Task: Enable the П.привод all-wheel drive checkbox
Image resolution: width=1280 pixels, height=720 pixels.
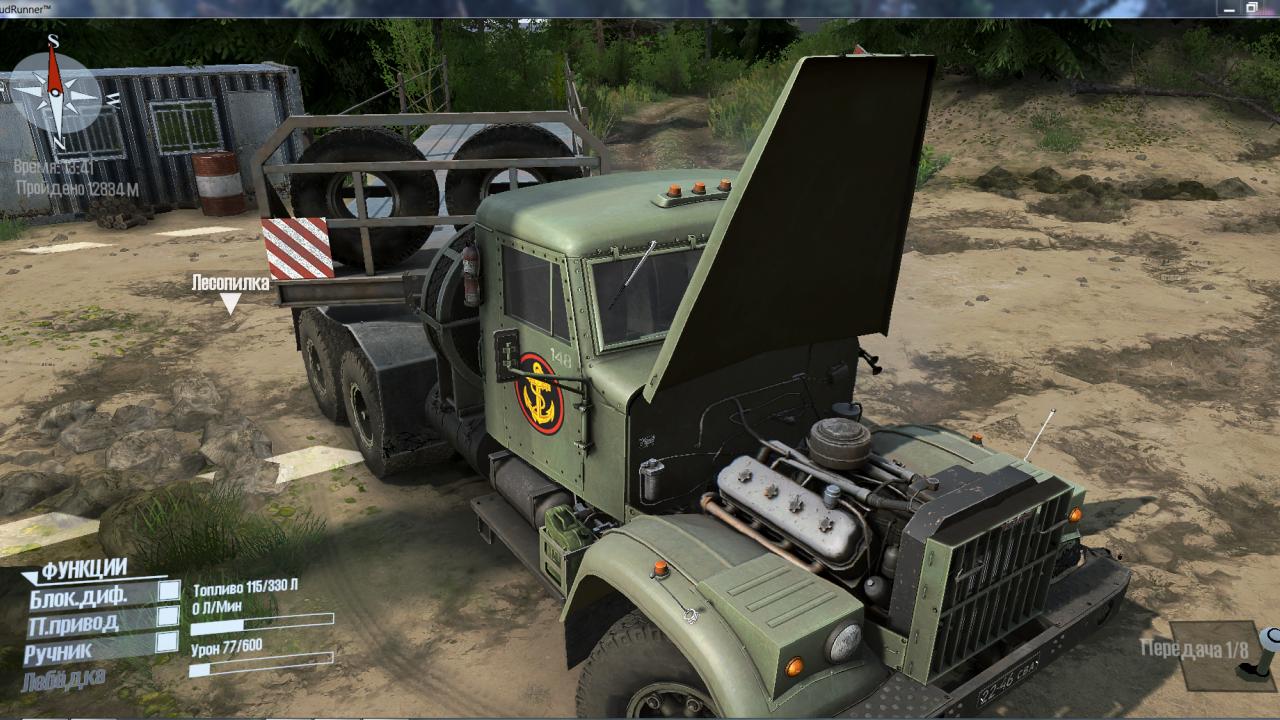Action: click(168, 617)
